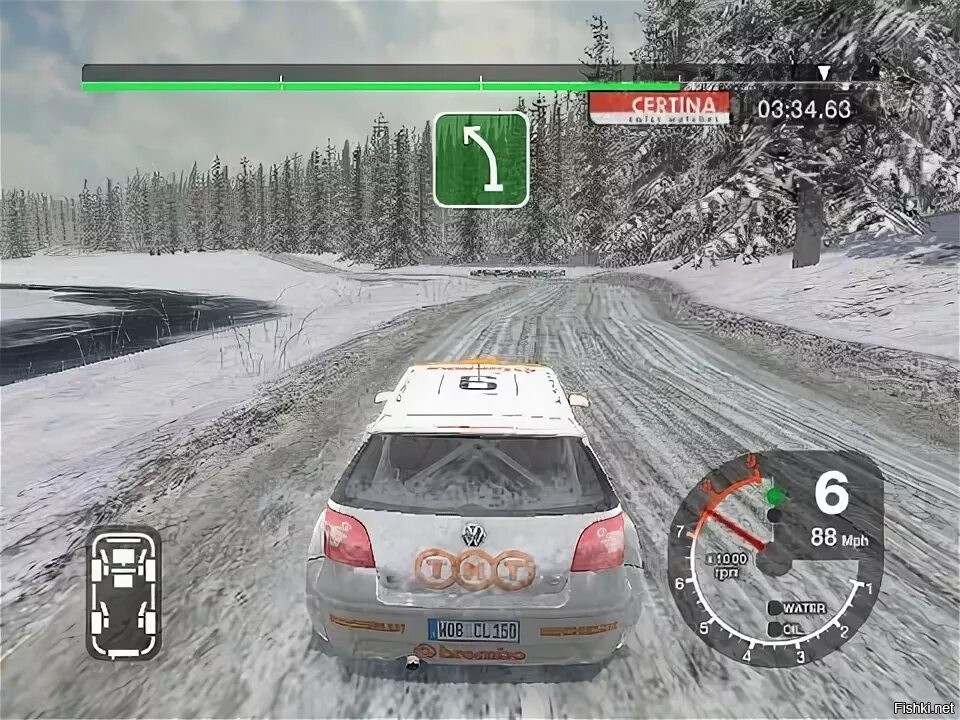Select the car damage diagram icon
Screen dimensions: 960x720
pos(123,592)
